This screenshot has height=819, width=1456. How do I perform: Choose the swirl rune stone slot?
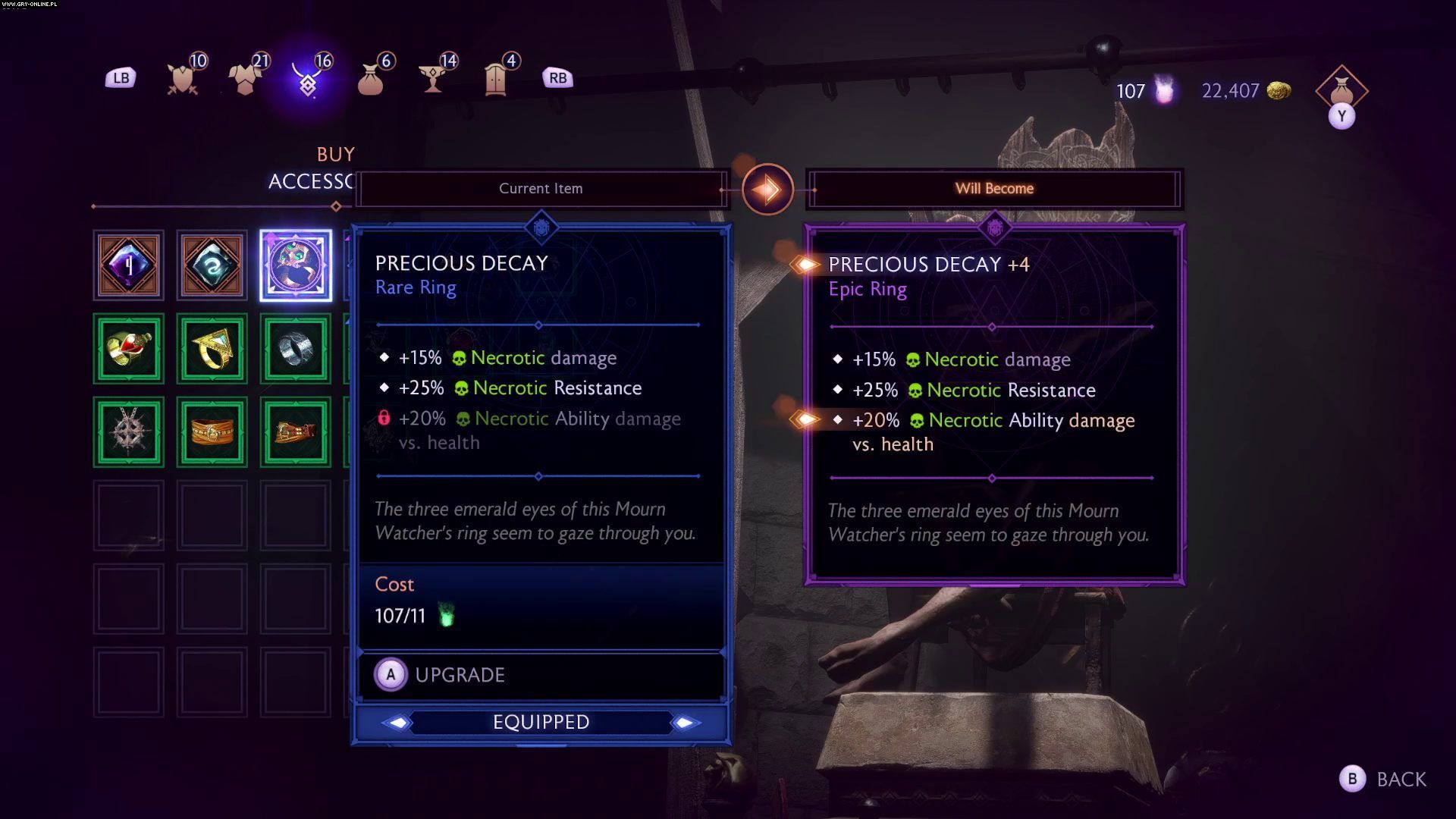212,265
